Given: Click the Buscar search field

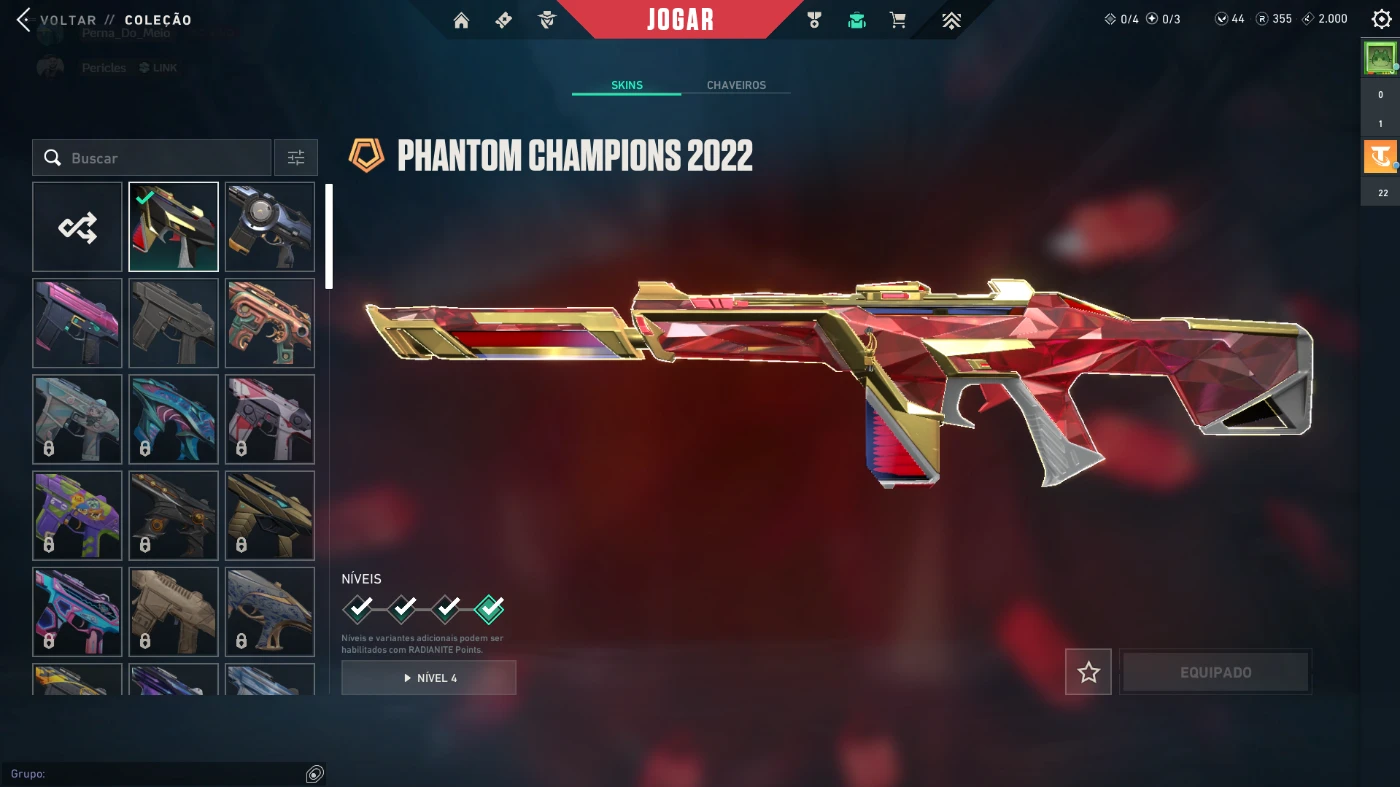Looking at the screenshot, I should [160, 158].
